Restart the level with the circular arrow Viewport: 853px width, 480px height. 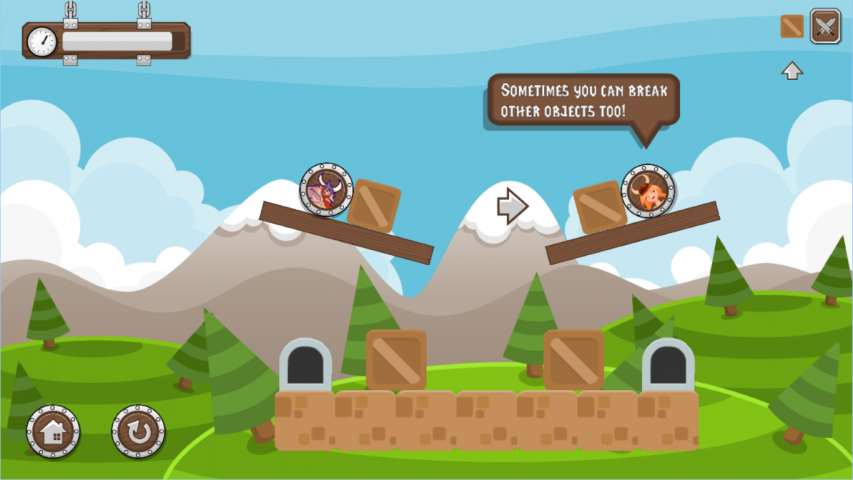(x=138, y=432)
